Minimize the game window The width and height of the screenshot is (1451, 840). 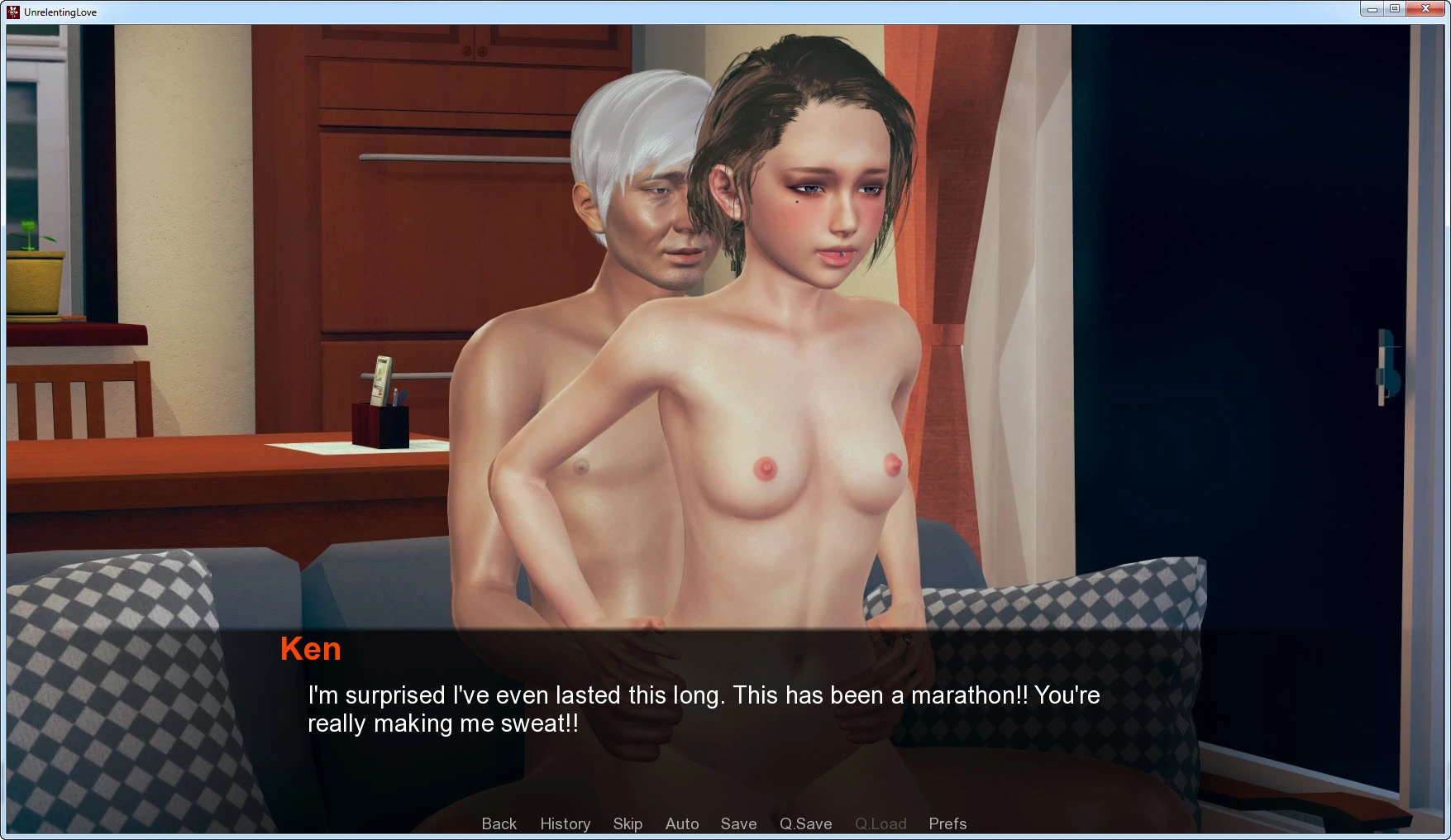[1372, 9]
